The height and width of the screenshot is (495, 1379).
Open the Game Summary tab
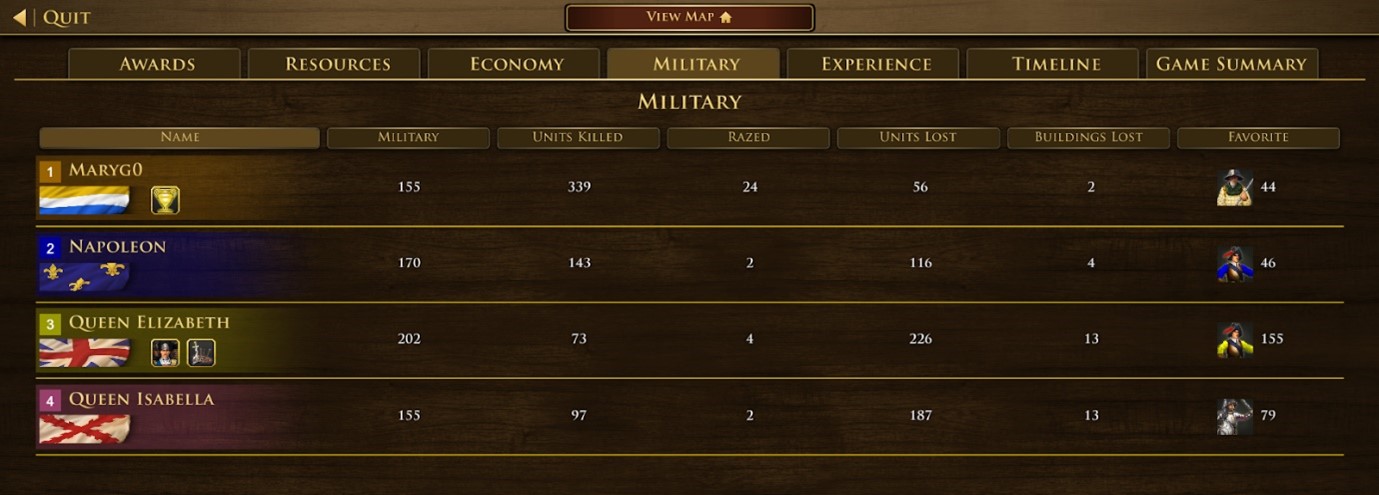(1231, 64)
